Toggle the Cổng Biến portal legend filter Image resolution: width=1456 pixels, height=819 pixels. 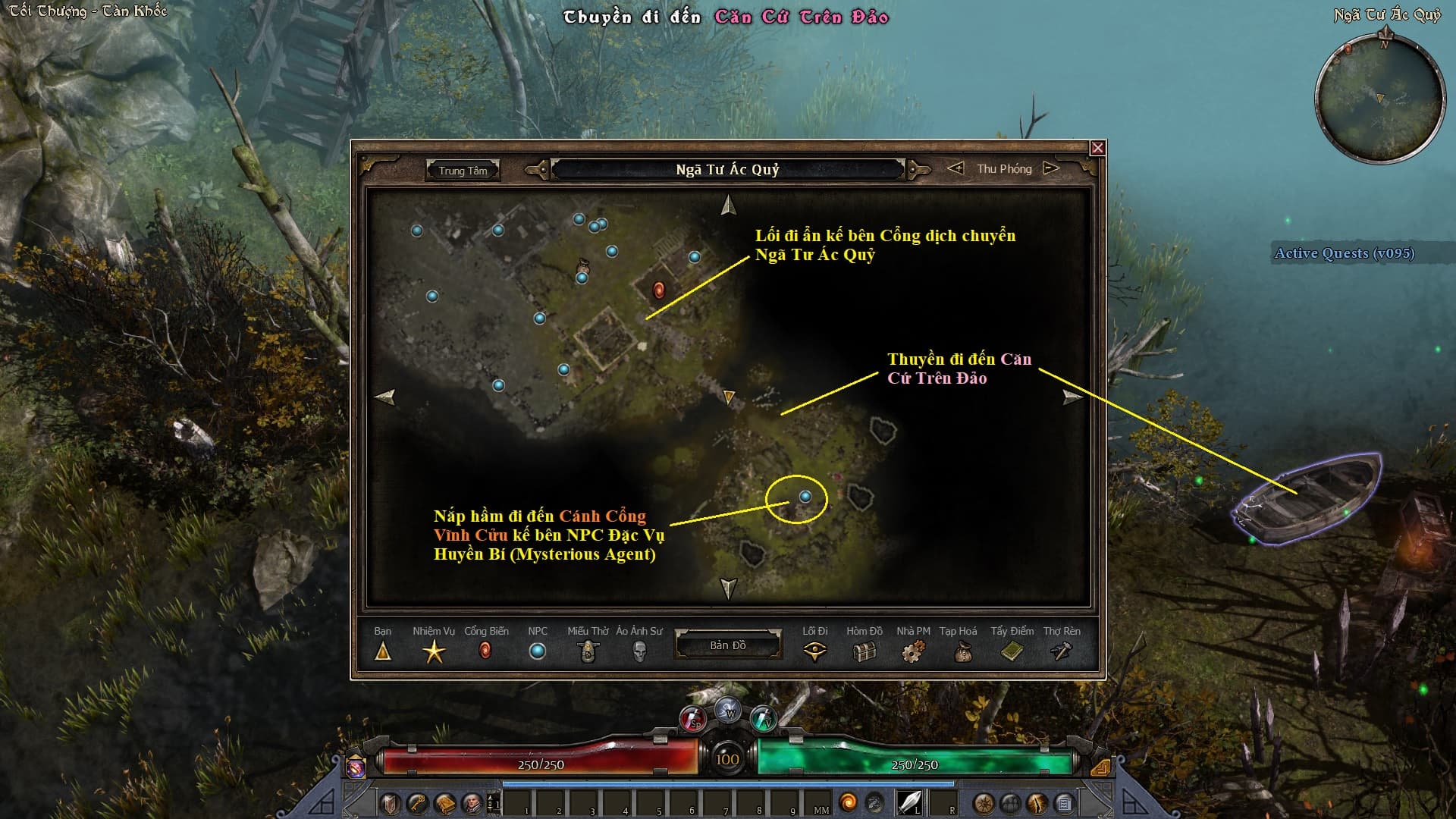[485, 651]
